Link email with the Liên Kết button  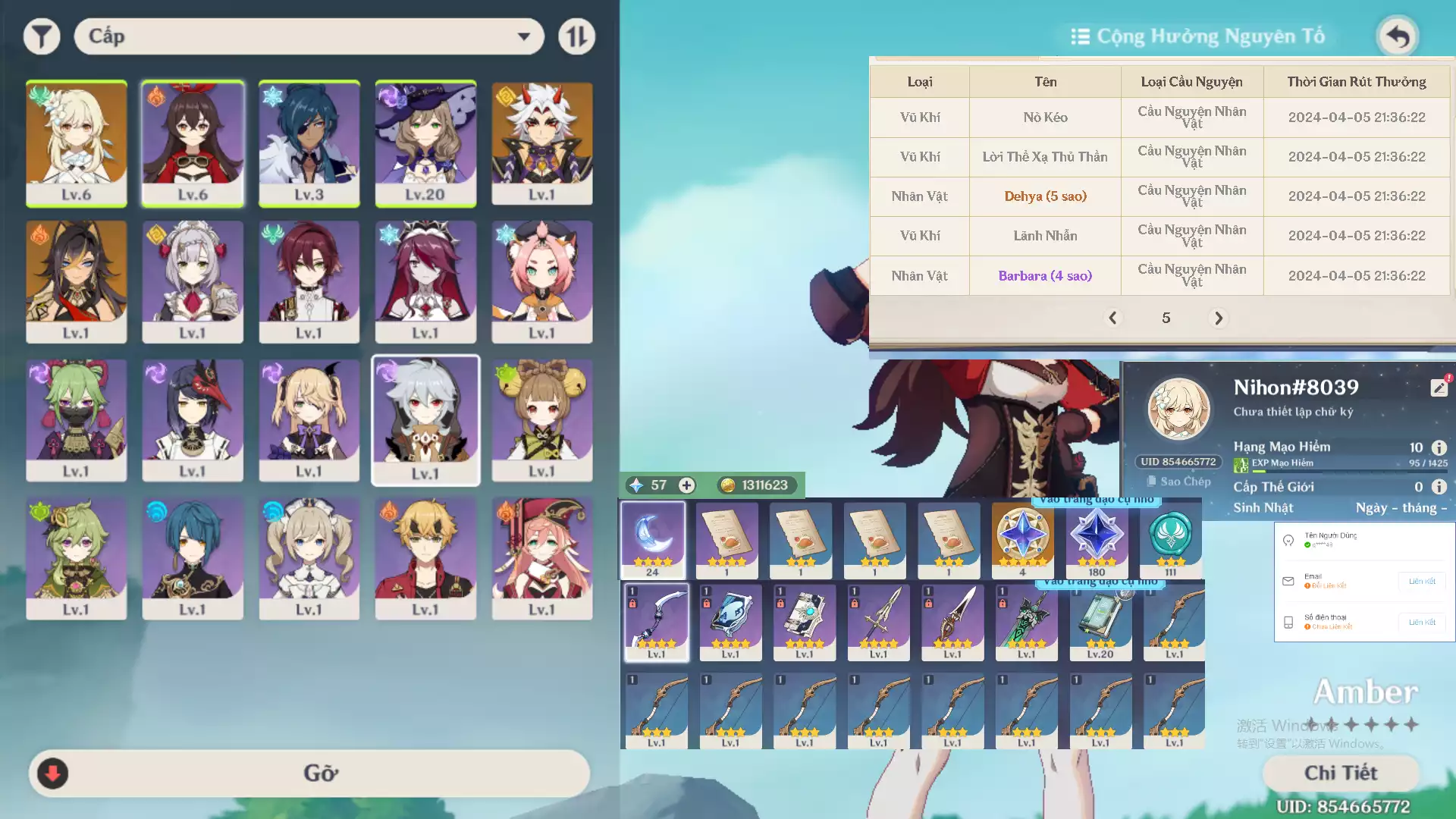coord(1423,581)
